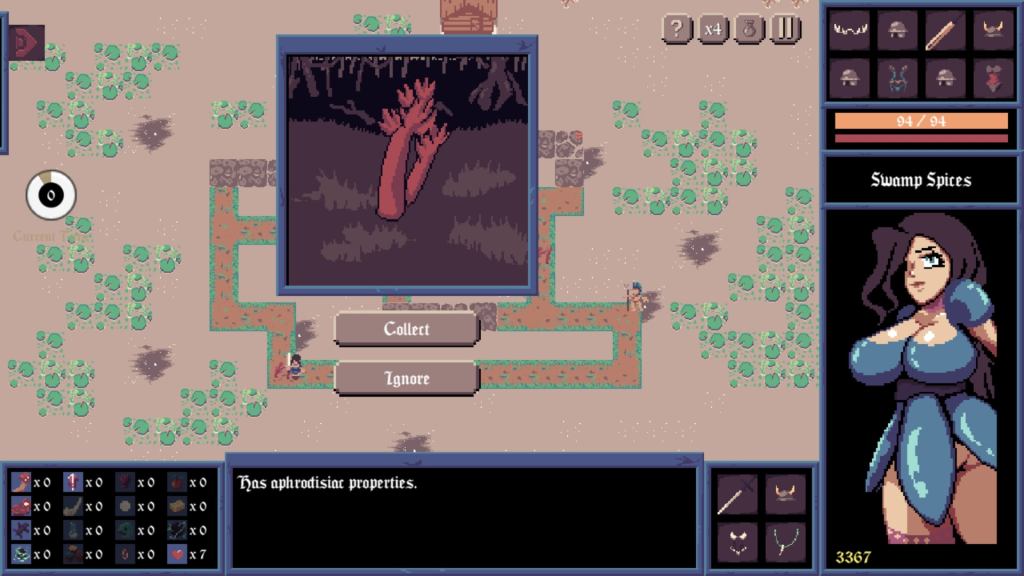1024x576 pixels.
Task: Select the red dress armor inventory slot
Action: pyautogui.click(x=993, y=77)
